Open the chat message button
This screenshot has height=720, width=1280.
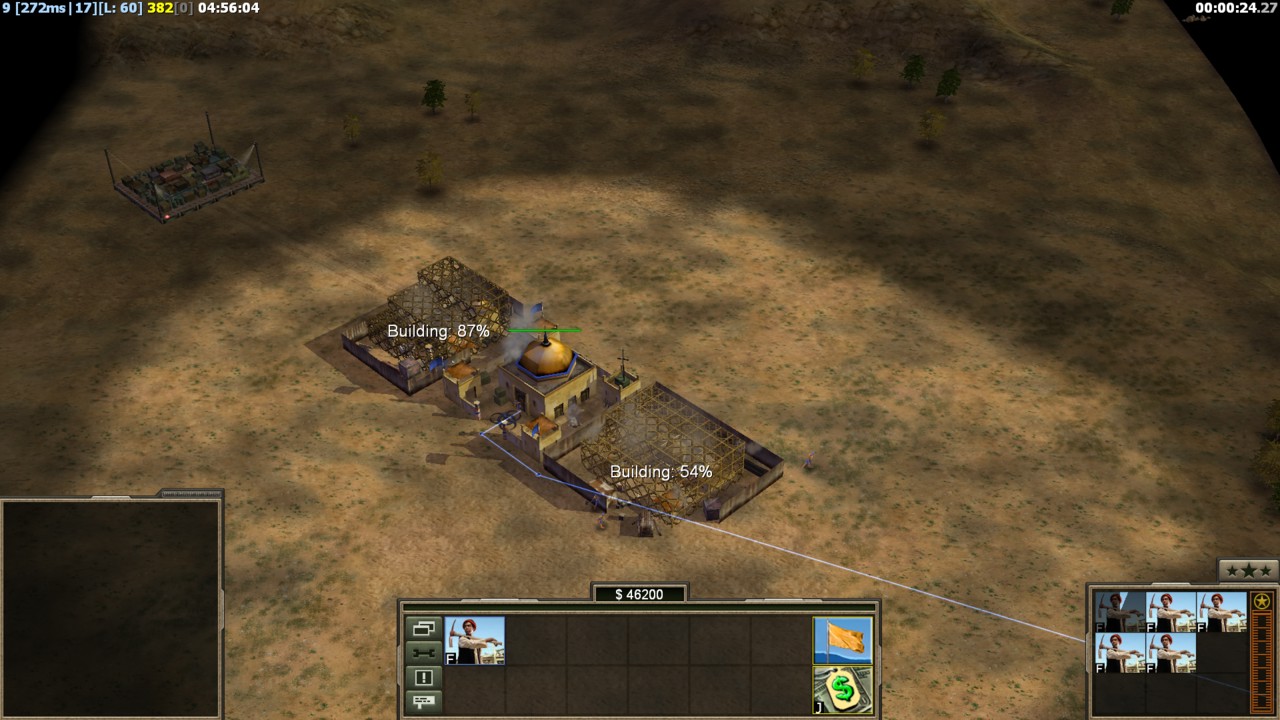(423, 700)
